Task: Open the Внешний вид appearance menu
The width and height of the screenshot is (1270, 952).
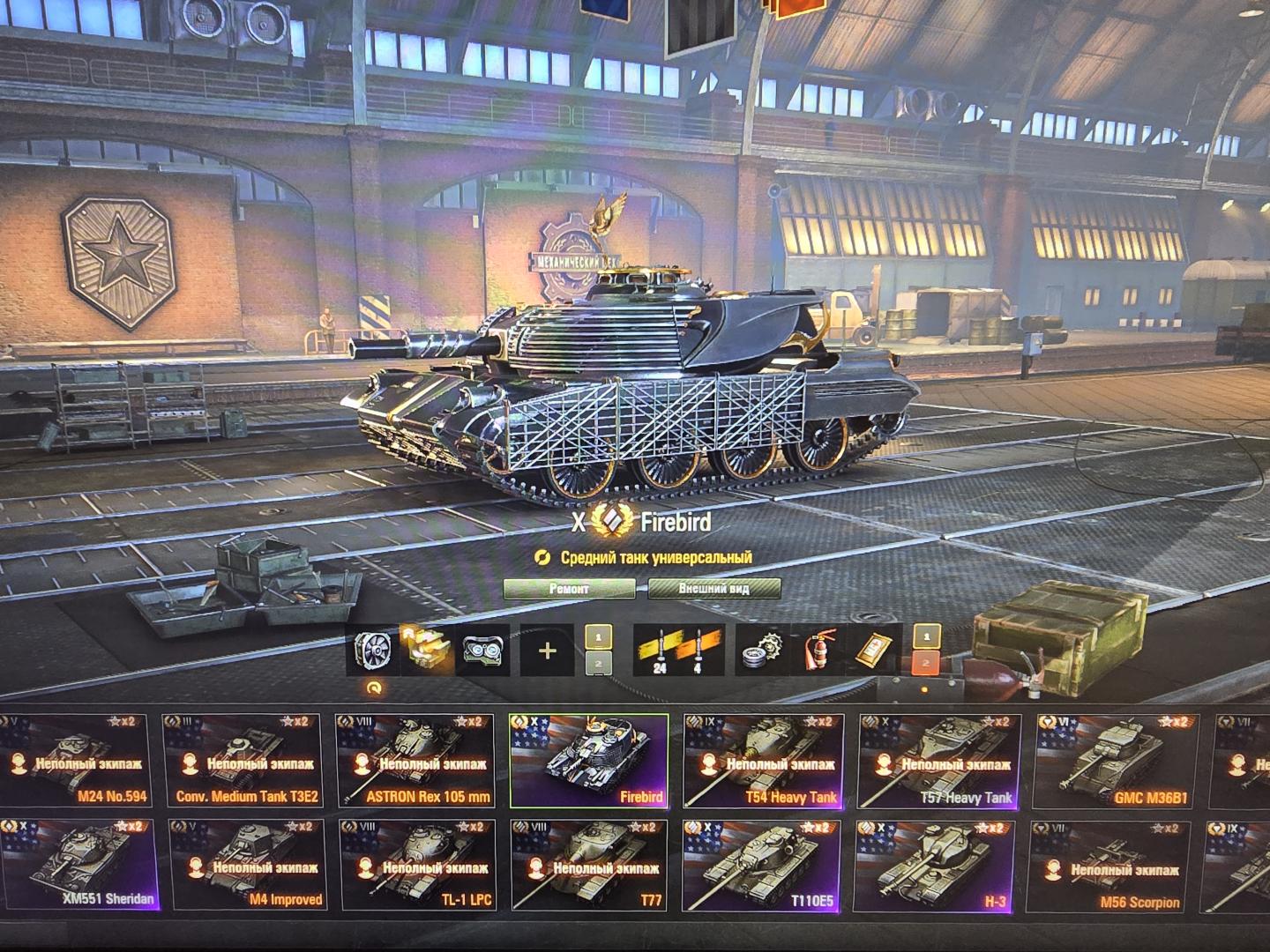Action: 714,589
